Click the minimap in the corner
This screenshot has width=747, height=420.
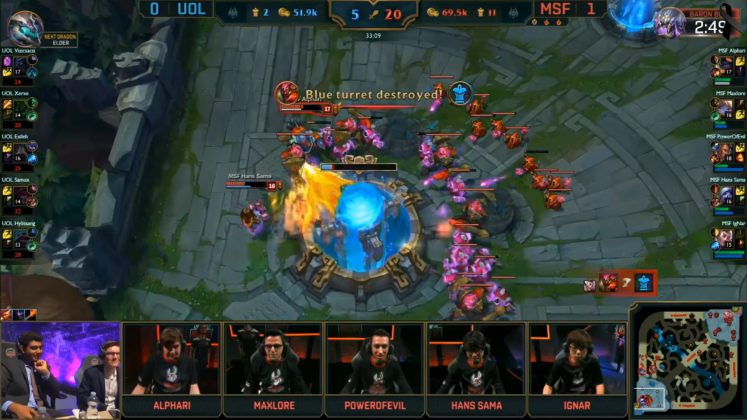690,366
